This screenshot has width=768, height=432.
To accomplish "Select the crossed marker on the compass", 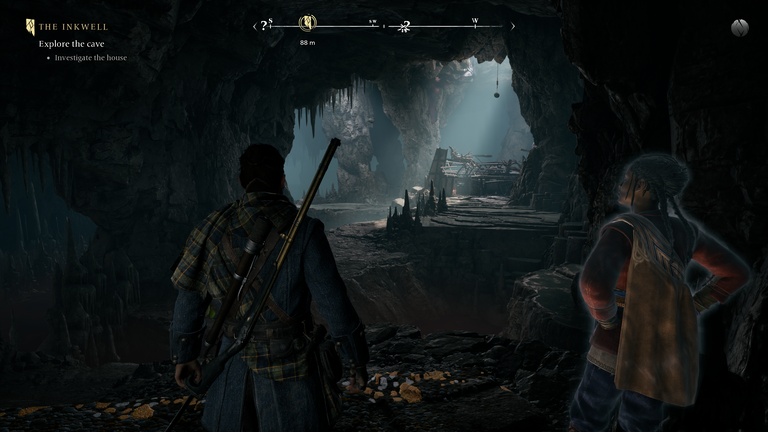I will (x=404, y=27).
